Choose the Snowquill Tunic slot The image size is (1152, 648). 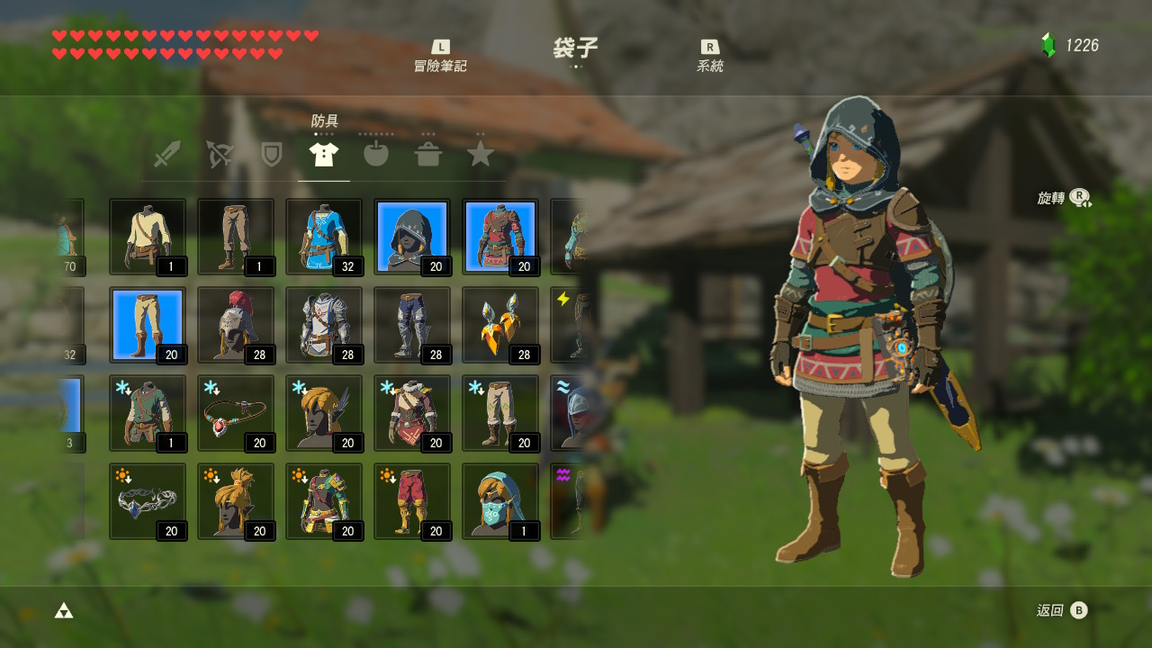pos(412,413)
